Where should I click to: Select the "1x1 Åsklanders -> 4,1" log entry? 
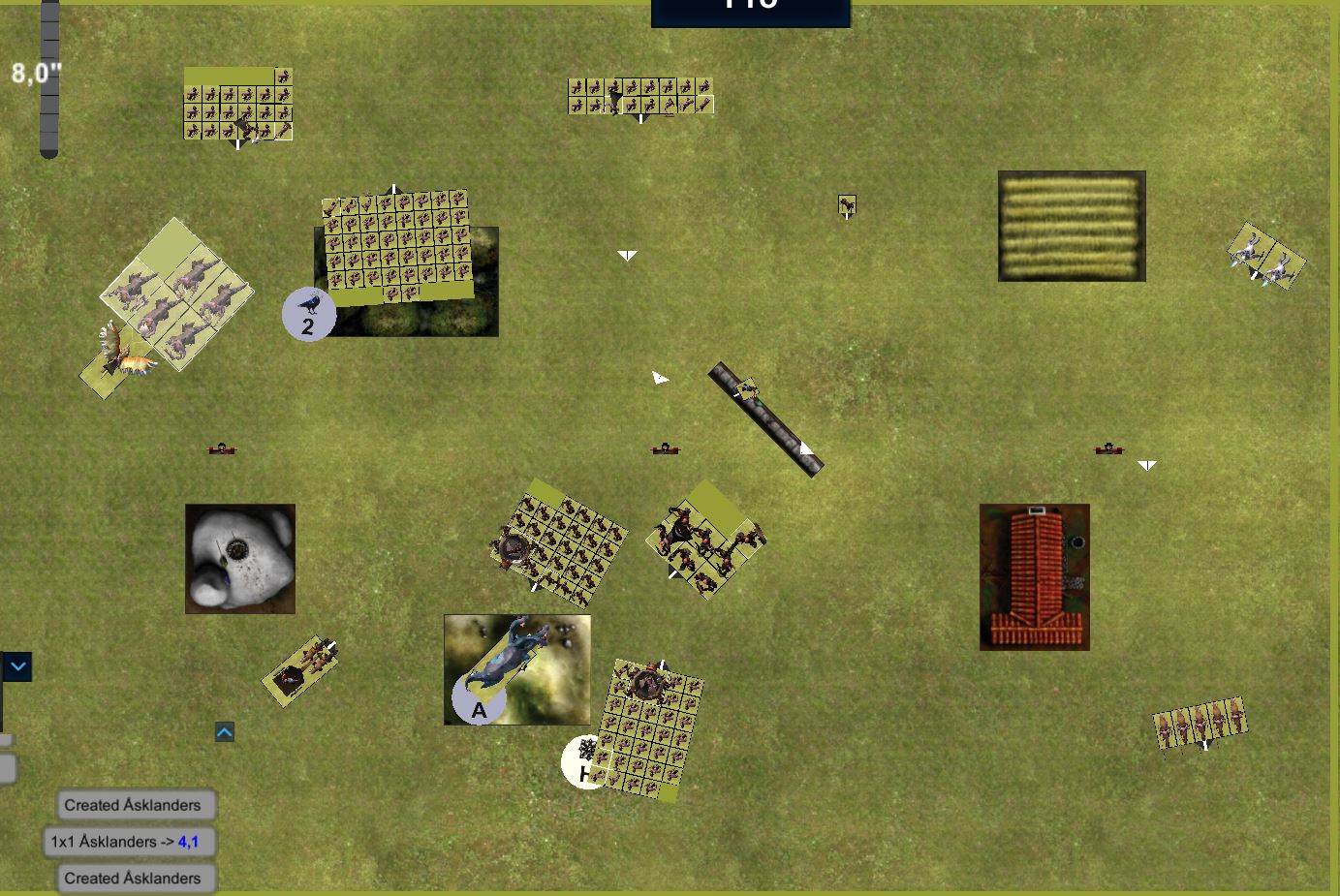pyautogui.click(x=130, y=842)
